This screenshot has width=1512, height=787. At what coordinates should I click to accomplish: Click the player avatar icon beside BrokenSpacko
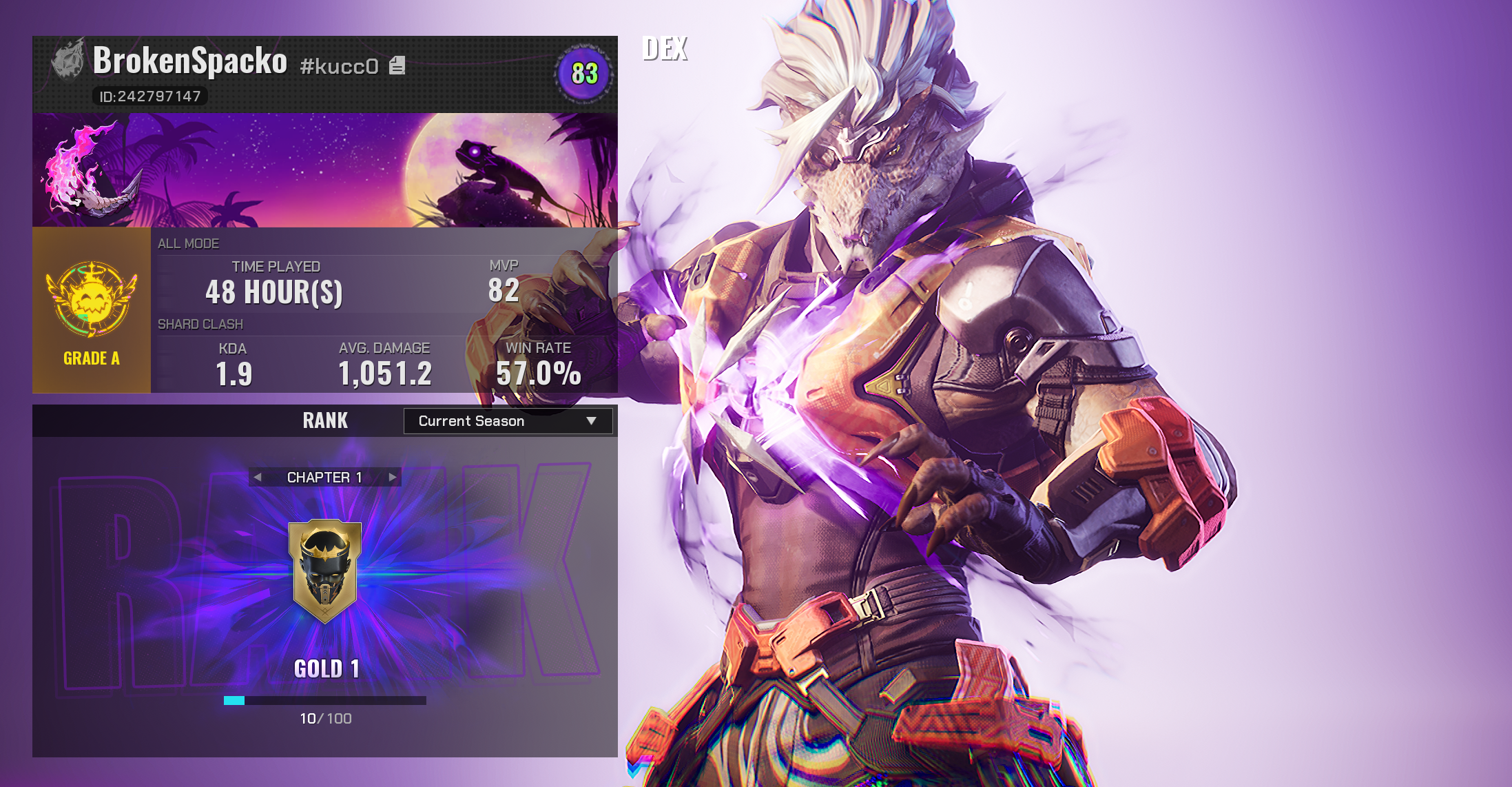point(69,61)
